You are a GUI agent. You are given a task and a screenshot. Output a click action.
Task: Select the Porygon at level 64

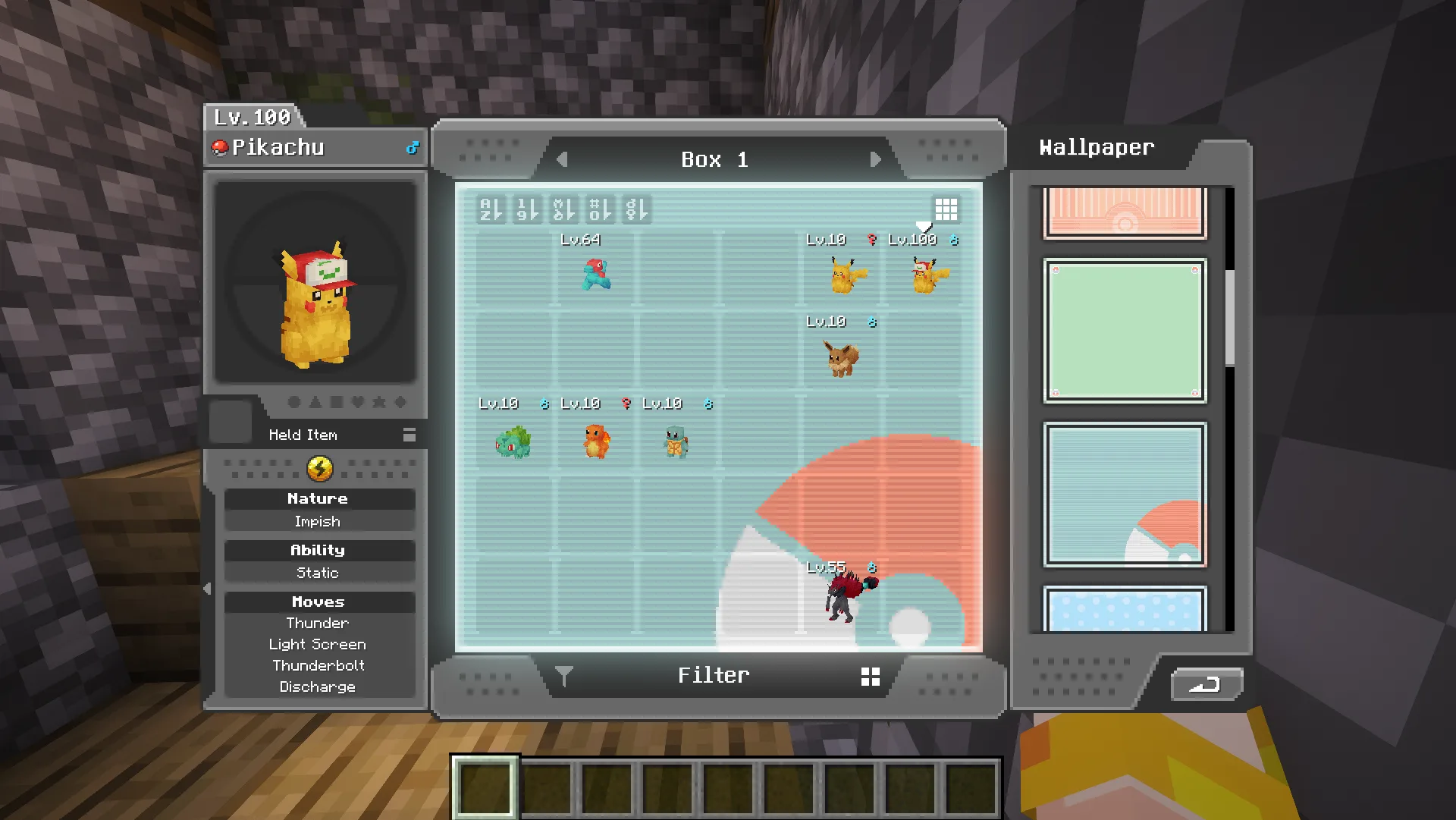pyautogui.click(x=596, y=275)
